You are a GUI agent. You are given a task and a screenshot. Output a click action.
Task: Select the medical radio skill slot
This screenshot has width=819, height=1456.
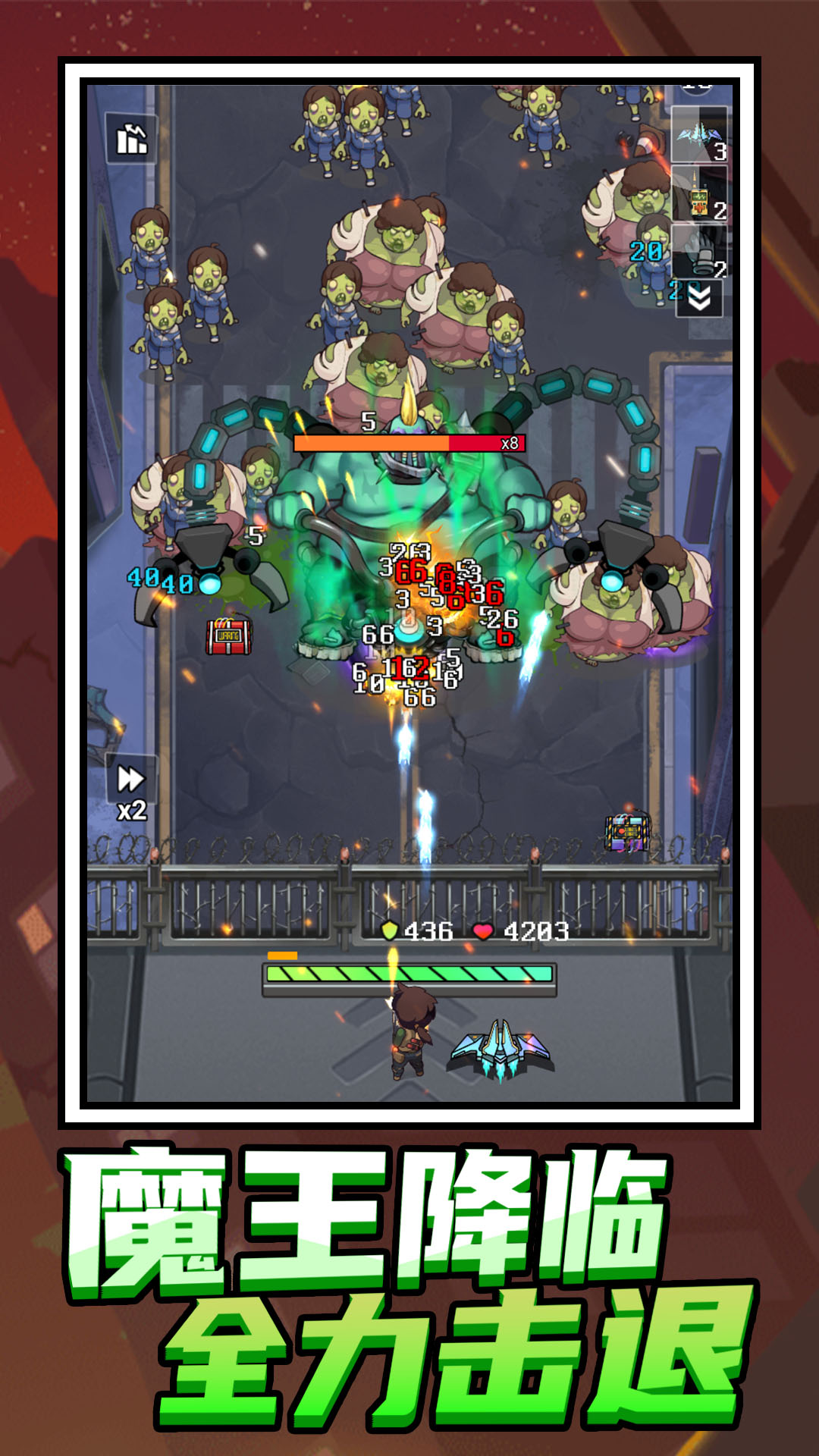point(699,195)
